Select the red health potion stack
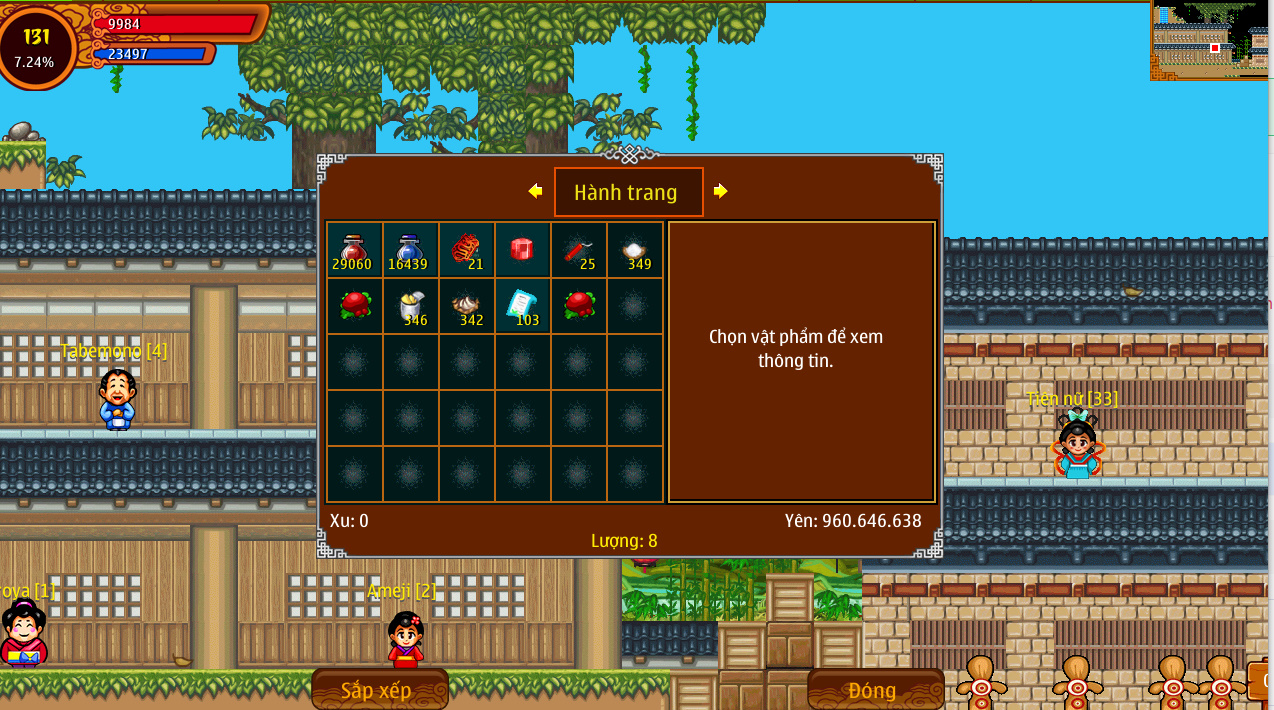This screenshot has height=710, width=1274. tap(354, 250)
